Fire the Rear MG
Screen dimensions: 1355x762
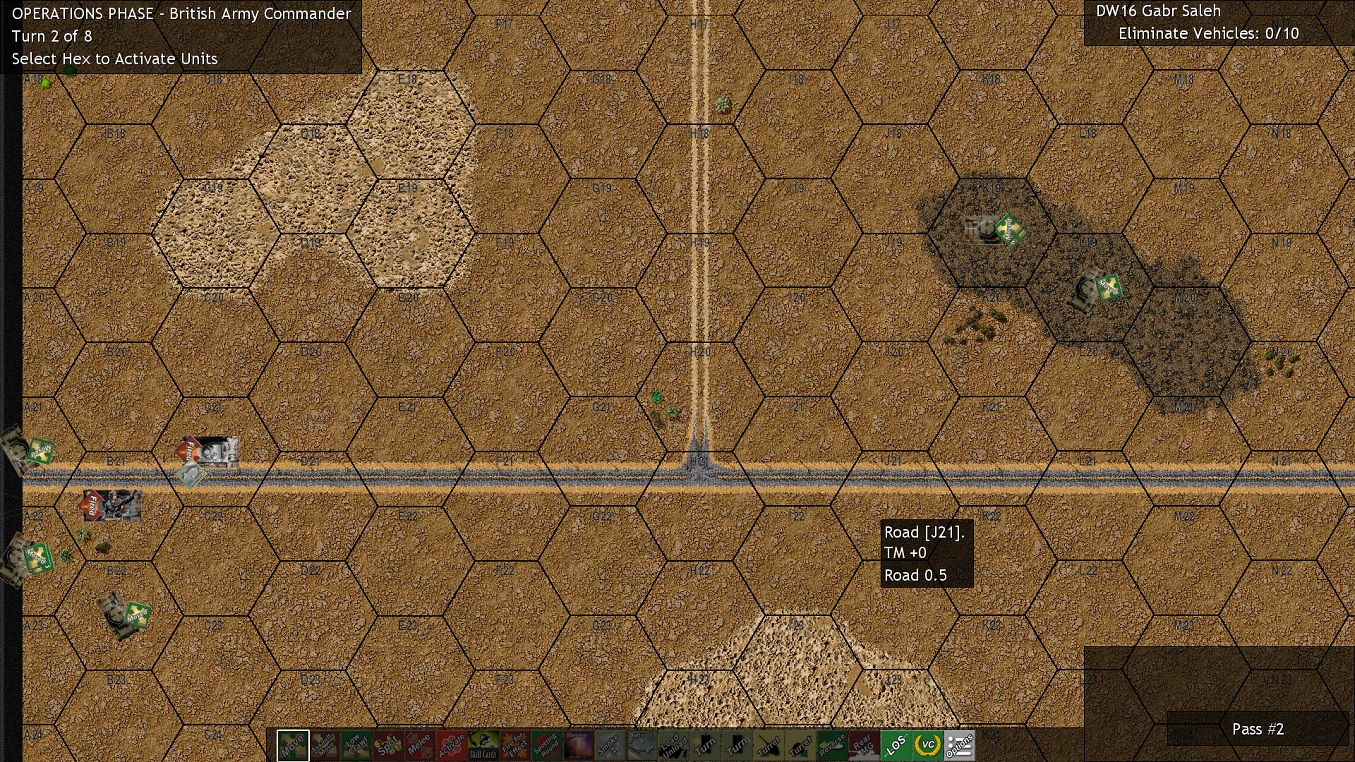tap(863, 746)
